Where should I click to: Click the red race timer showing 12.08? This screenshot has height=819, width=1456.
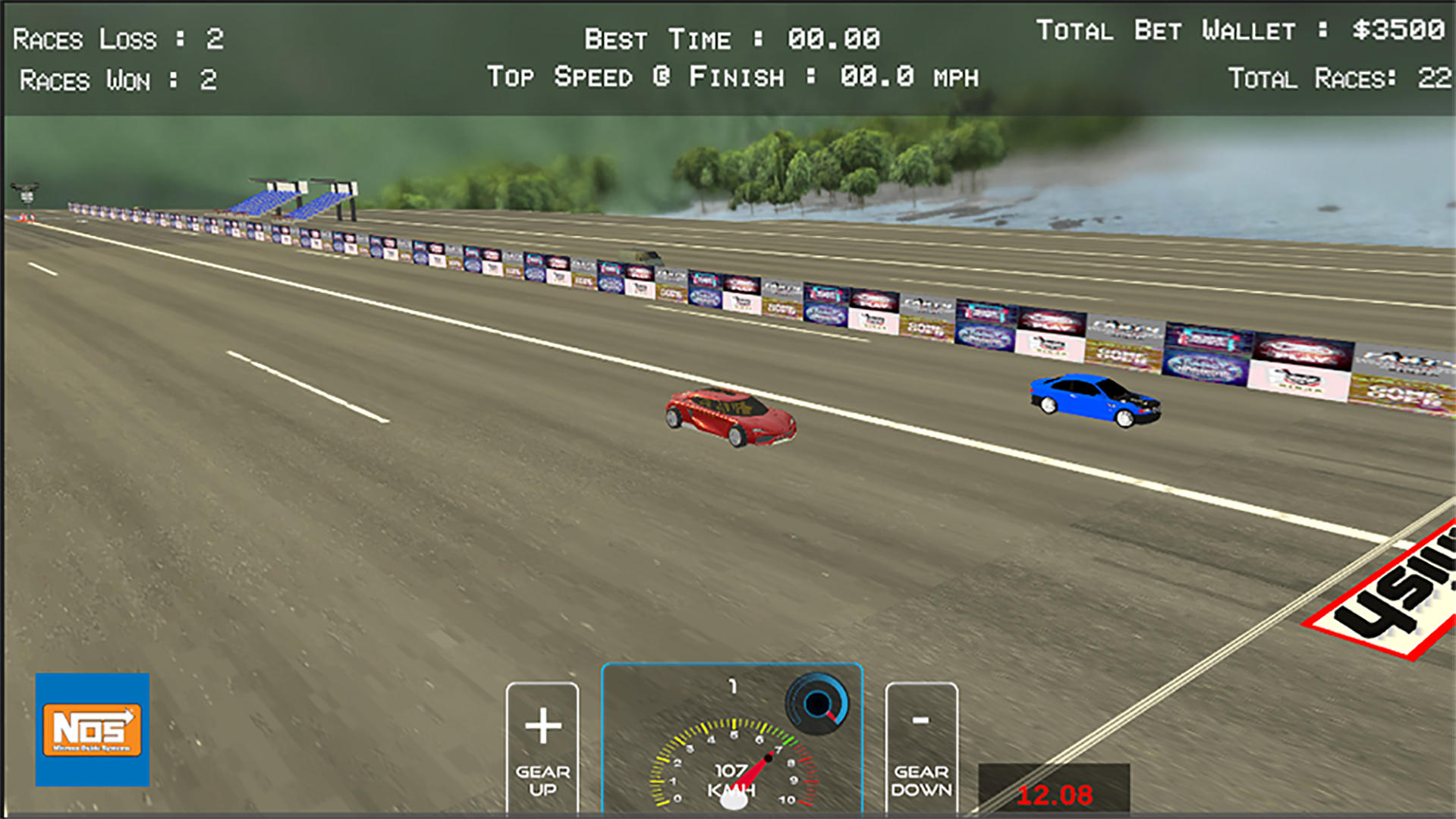point(1055,794)
